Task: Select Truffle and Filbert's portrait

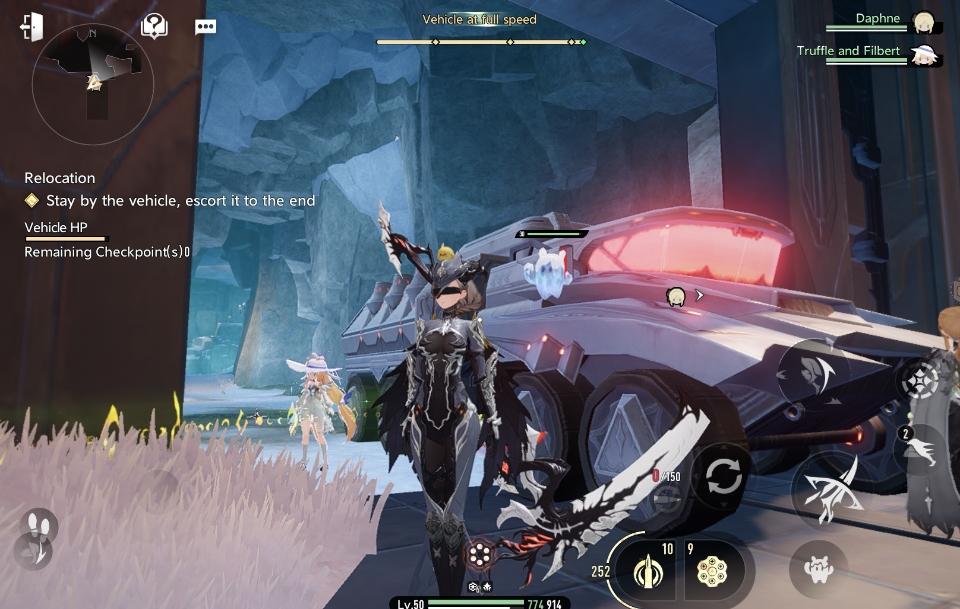Action: (923, 55)
